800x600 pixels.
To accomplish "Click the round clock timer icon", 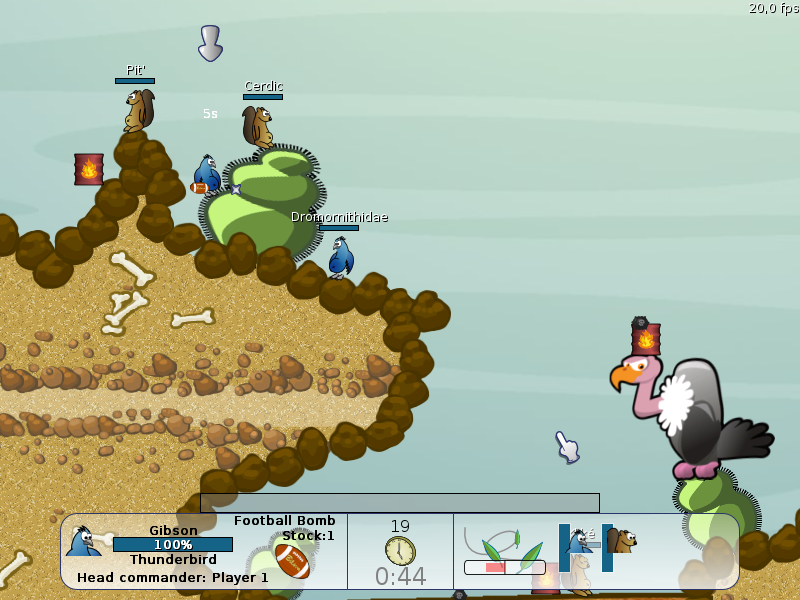I will pyautogui.click(x=400, y=550).
